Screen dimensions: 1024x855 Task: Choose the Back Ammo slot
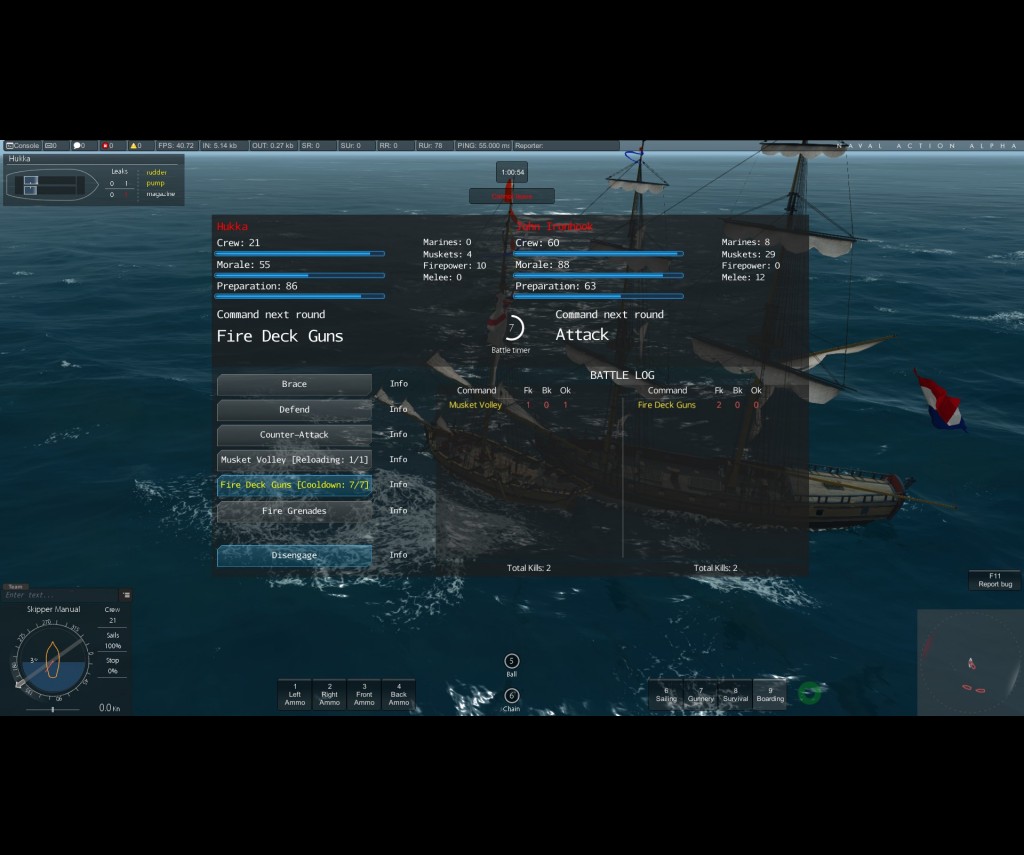click(399, 695)
